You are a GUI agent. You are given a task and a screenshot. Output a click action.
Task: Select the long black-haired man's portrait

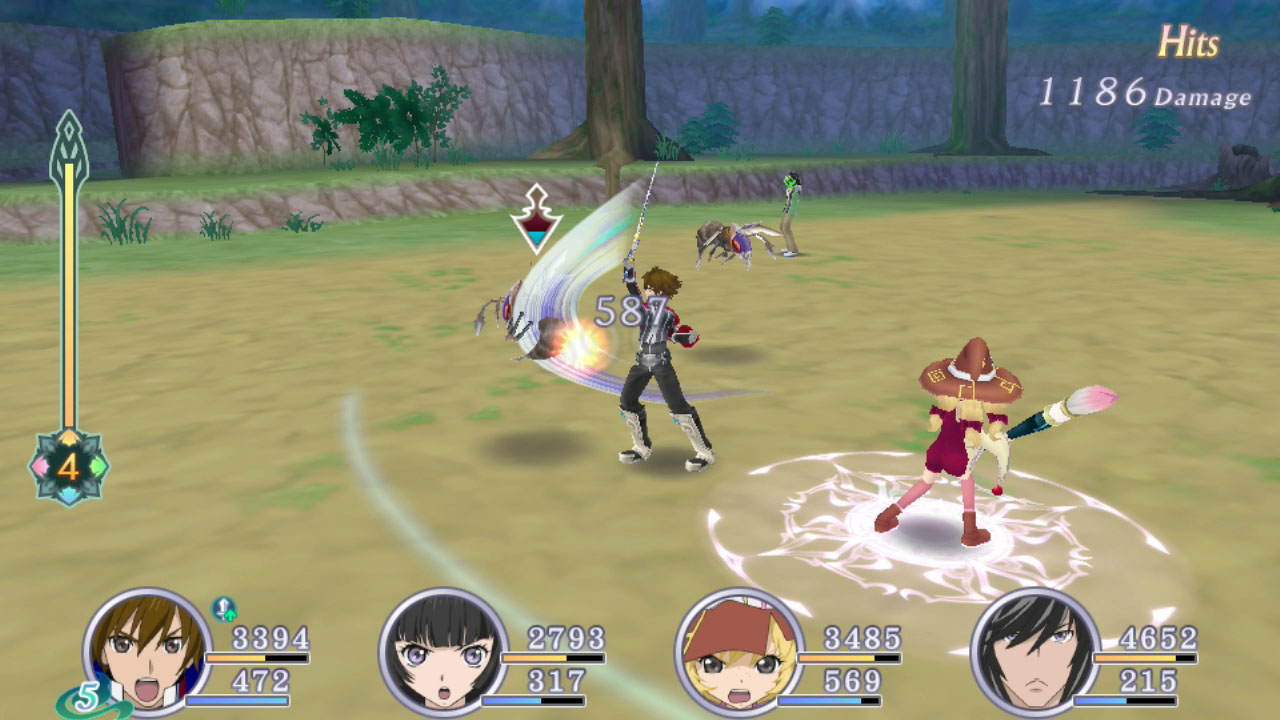1035,650
